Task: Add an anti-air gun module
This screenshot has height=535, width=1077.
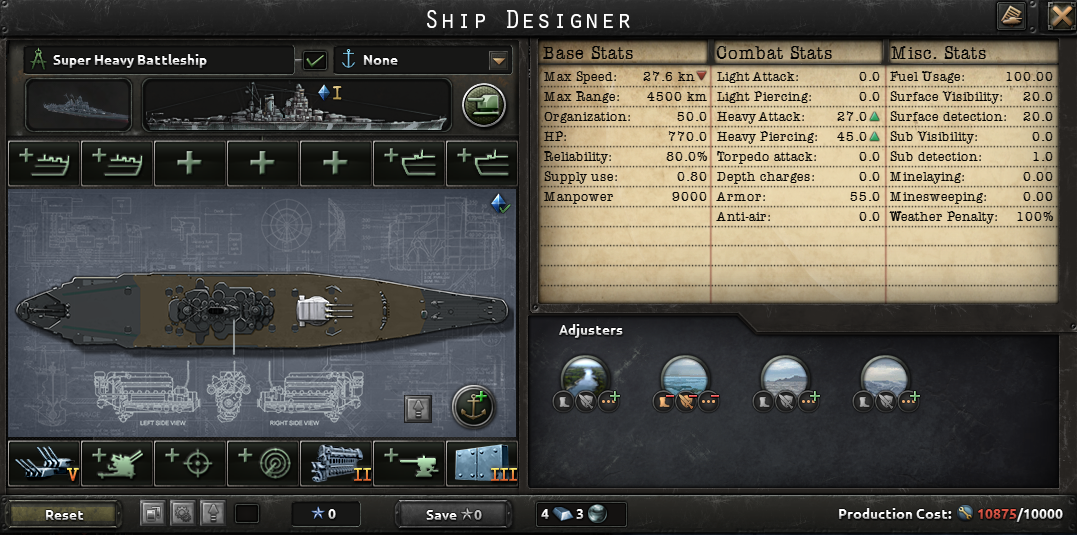Action: [x=117, y=462]
